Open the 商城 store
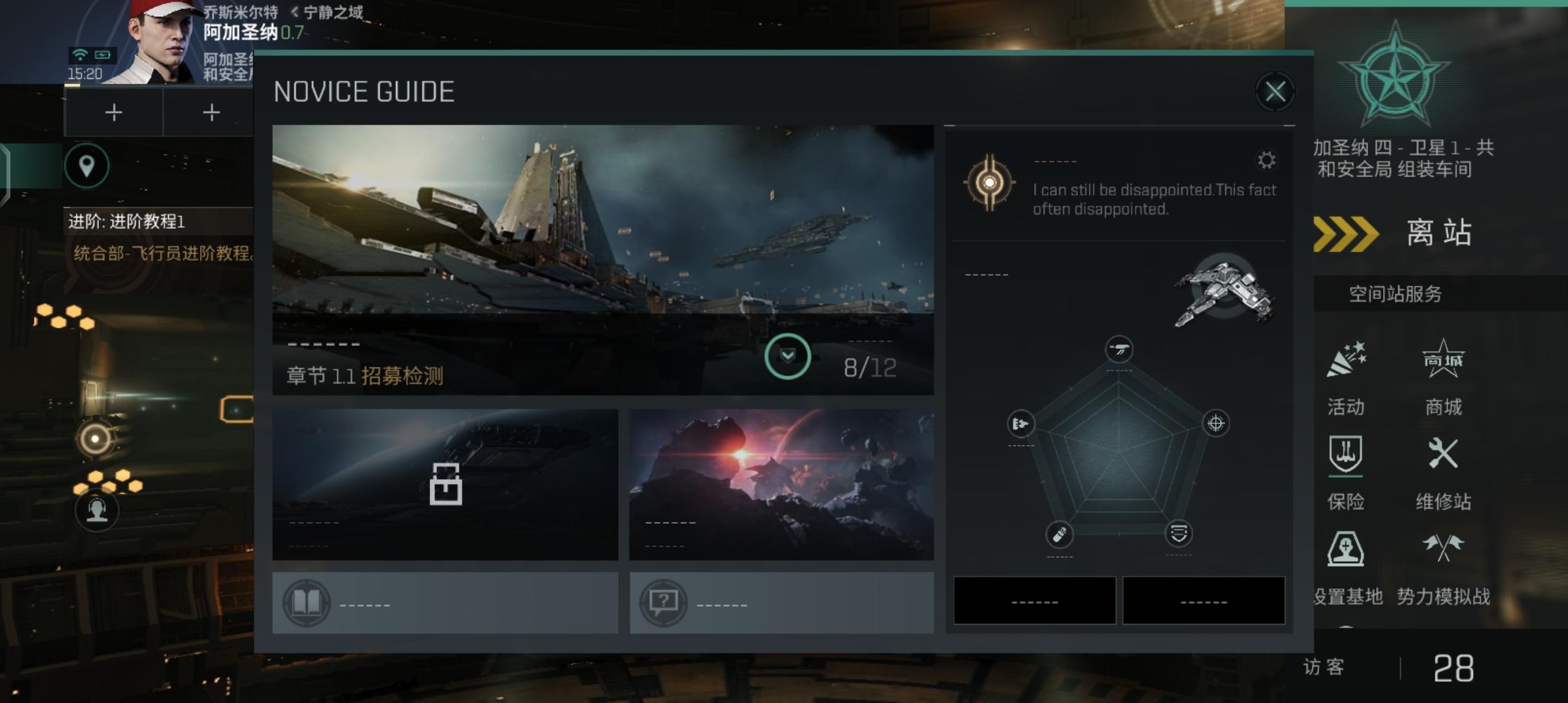Screen dimensions: 1568x703 pos(1443,378)
